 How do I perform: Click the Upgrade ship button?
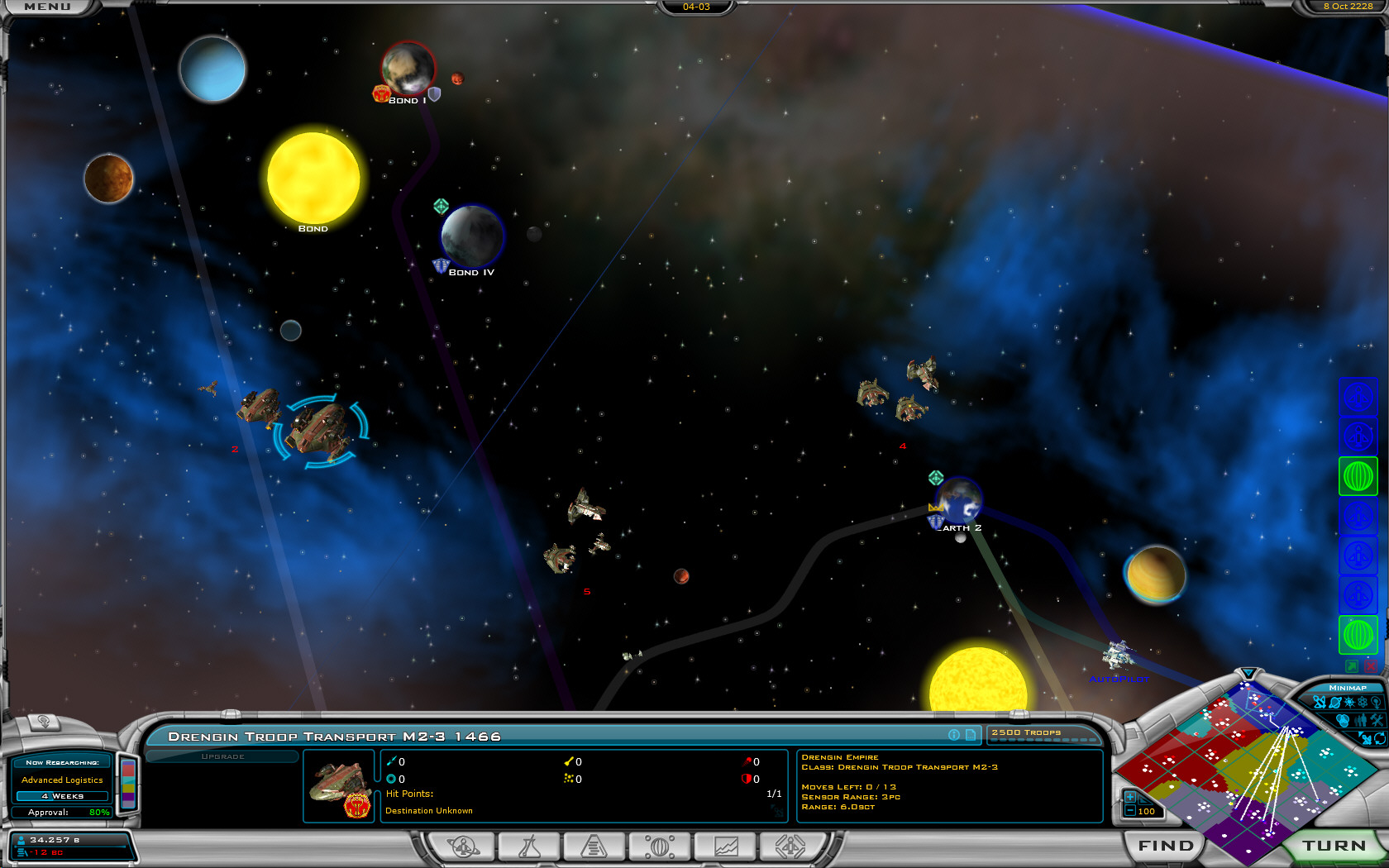click(x=222, y=756)
